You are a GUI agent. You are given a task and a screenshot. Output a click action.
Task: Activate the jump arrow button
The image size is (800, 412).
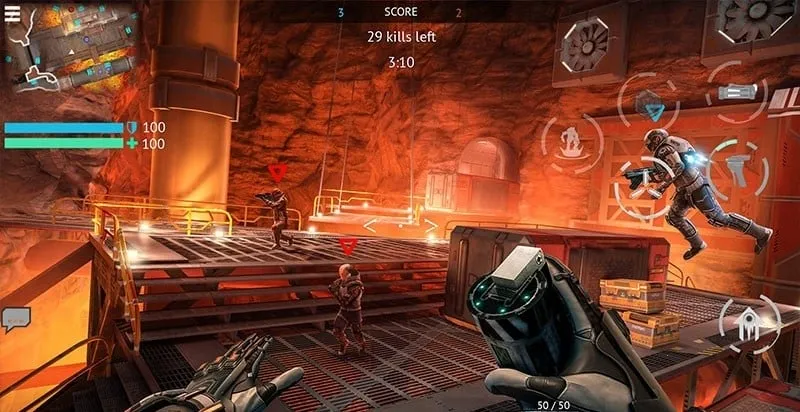(x=748, y=324)
